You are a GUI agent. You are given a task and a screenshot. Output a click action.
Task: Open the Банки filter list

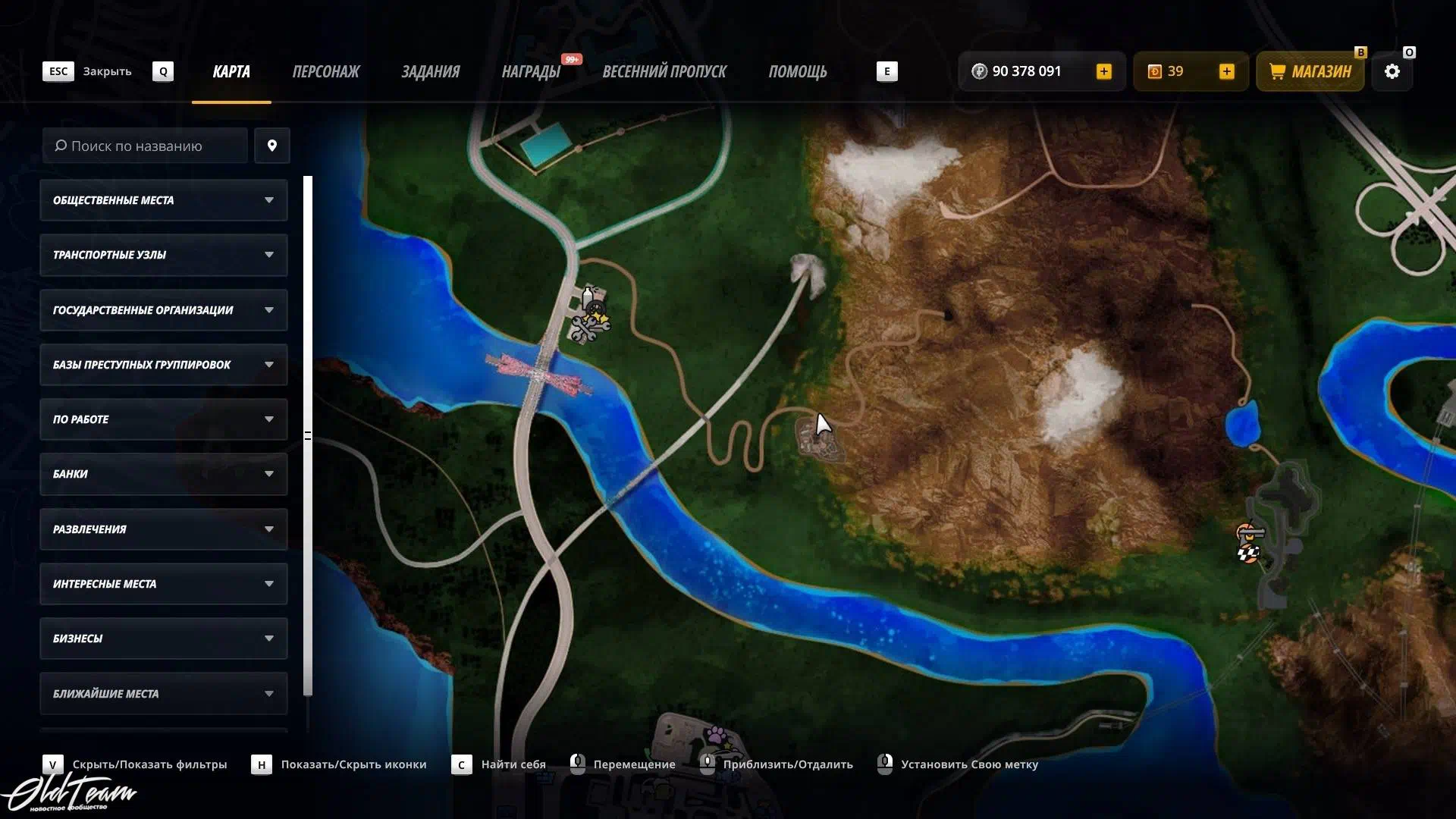tap(163, 474)
